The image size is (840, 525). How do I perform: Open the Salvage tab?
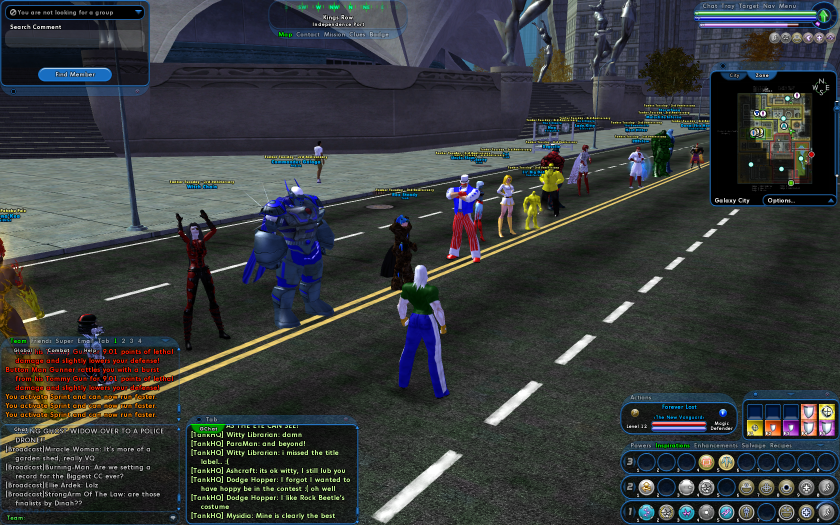click(x=753, y=445)
